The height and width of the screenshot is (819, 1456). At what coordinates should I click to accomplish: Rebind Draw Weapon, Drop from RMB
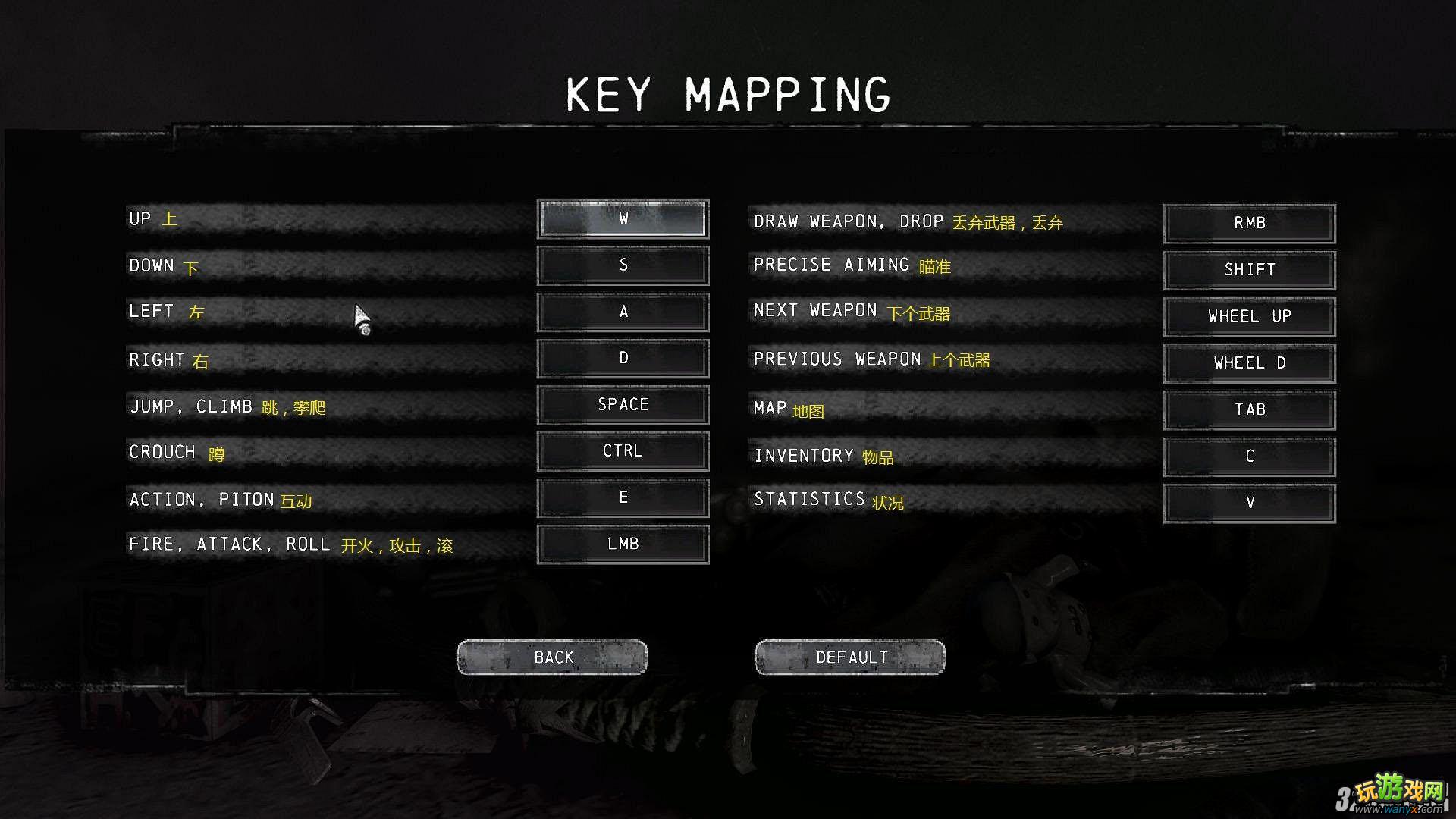[1250, 224]
